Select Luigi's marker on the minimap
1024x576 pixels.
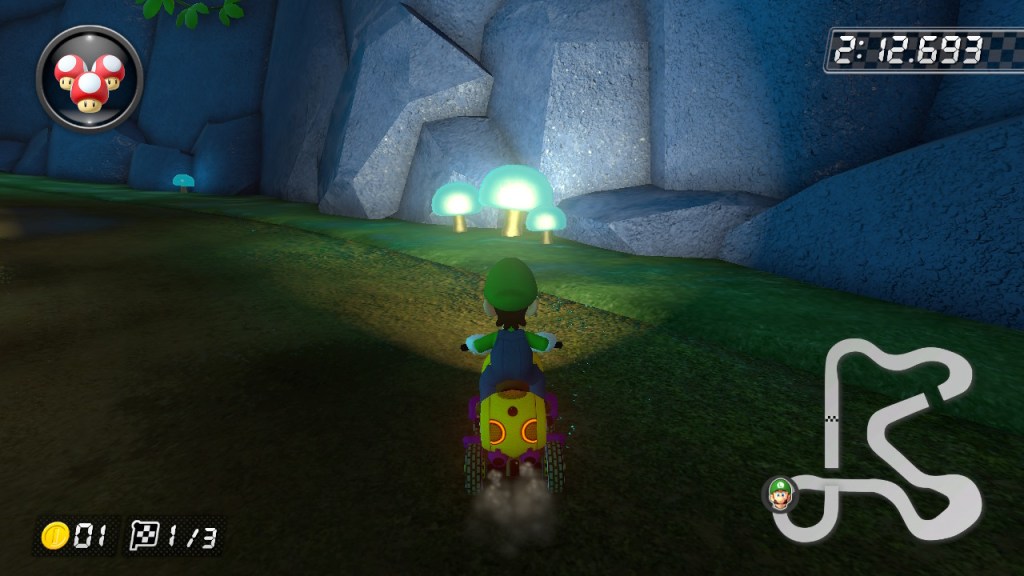point(779,492)
